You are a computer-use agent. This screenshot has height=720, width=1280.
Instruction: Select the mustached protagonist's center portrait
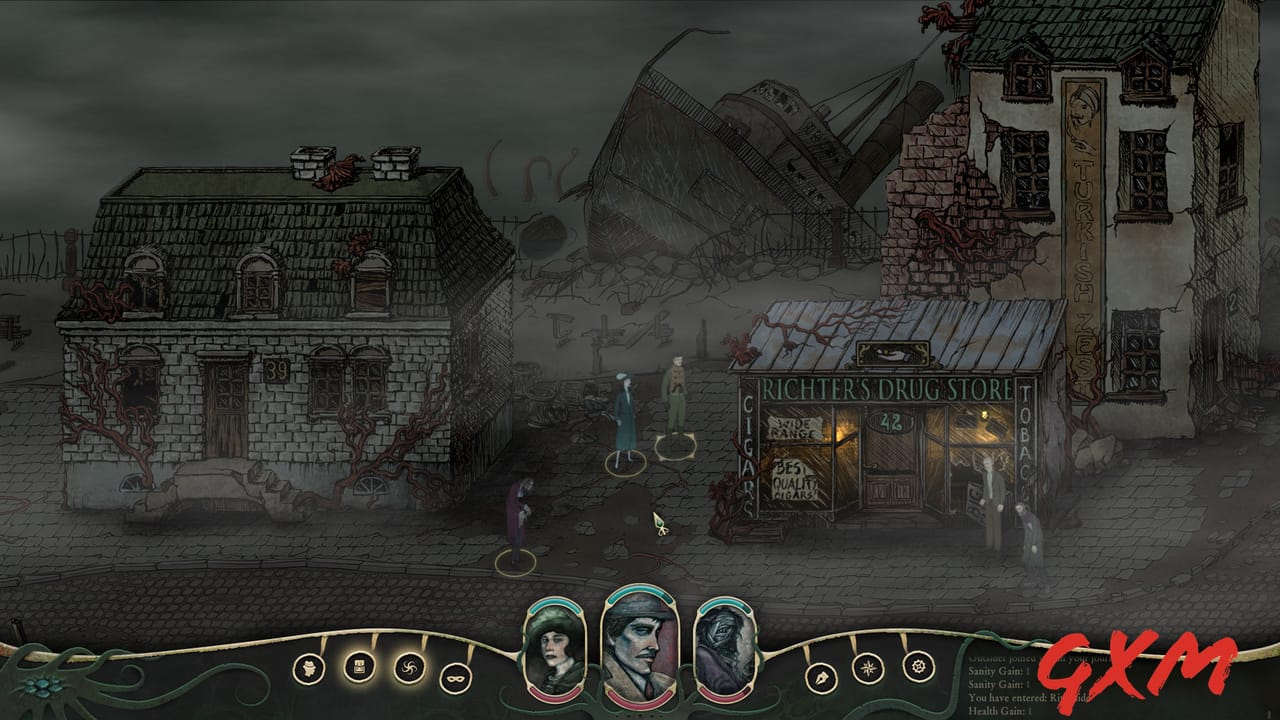pyautogui.click(x=640, y=648)
